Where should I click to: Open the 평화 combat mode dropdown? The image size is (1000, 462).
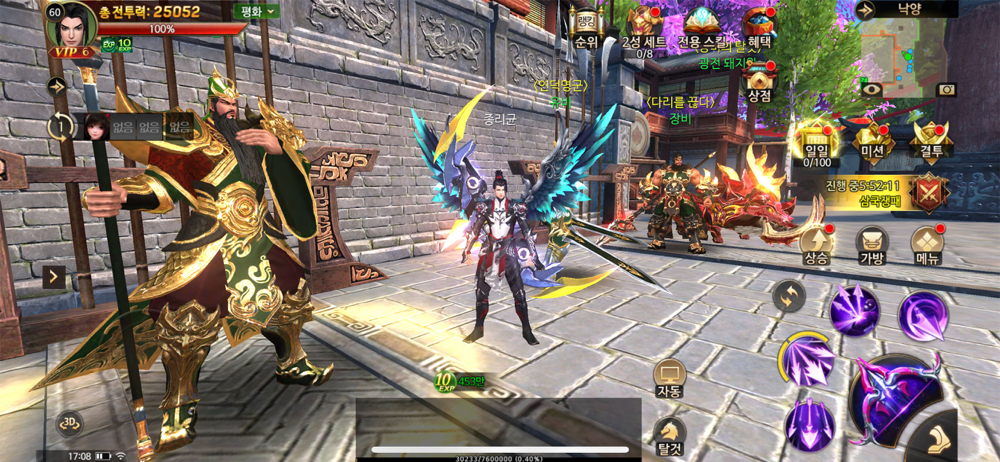258,12
